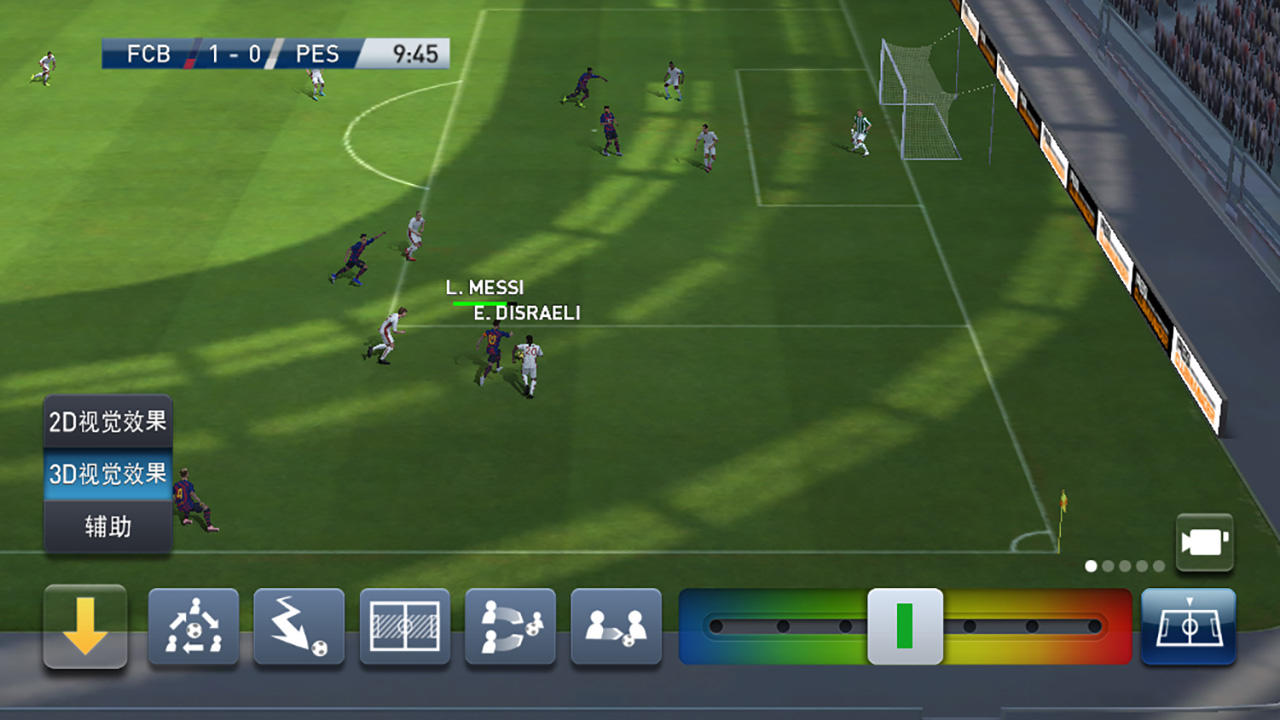
Task: Click the curling shot arrow icon
Action: pyautogui.click(x=298, y=627)
